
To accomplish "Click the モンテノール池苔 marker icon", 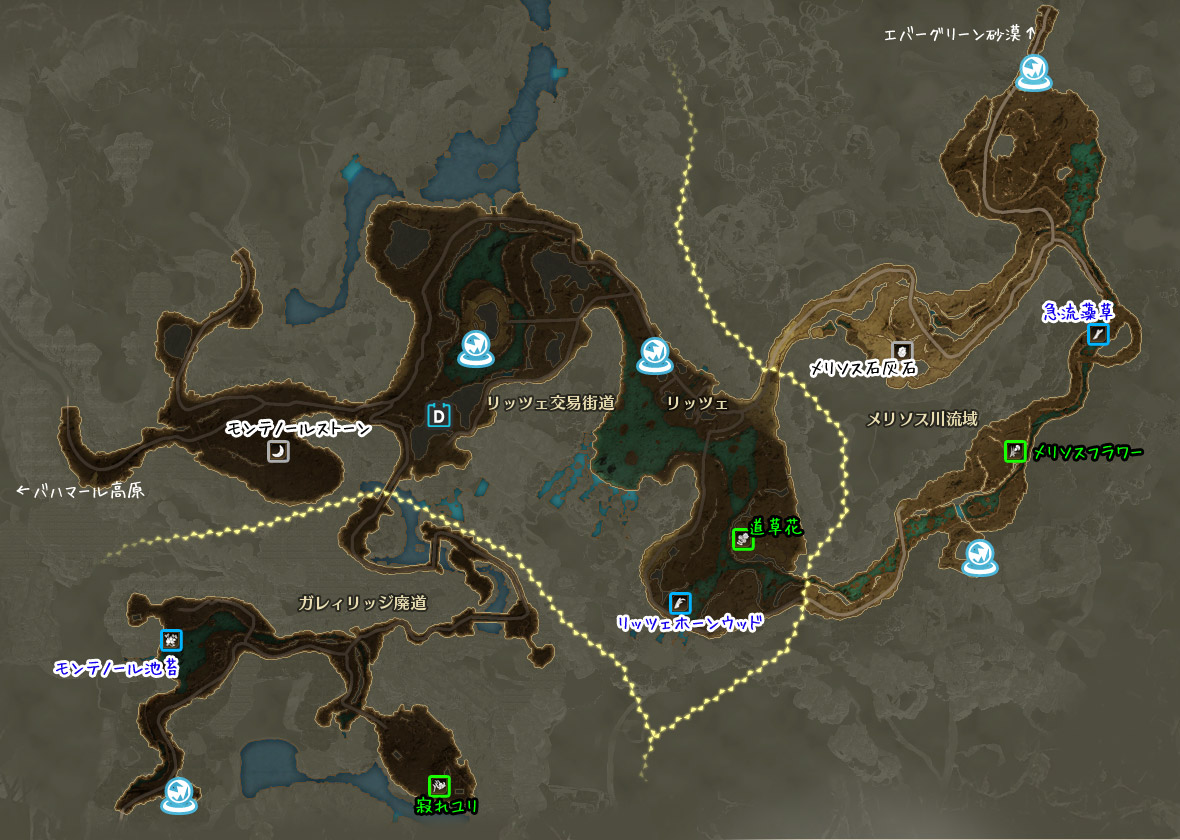I will coord(171,640).
